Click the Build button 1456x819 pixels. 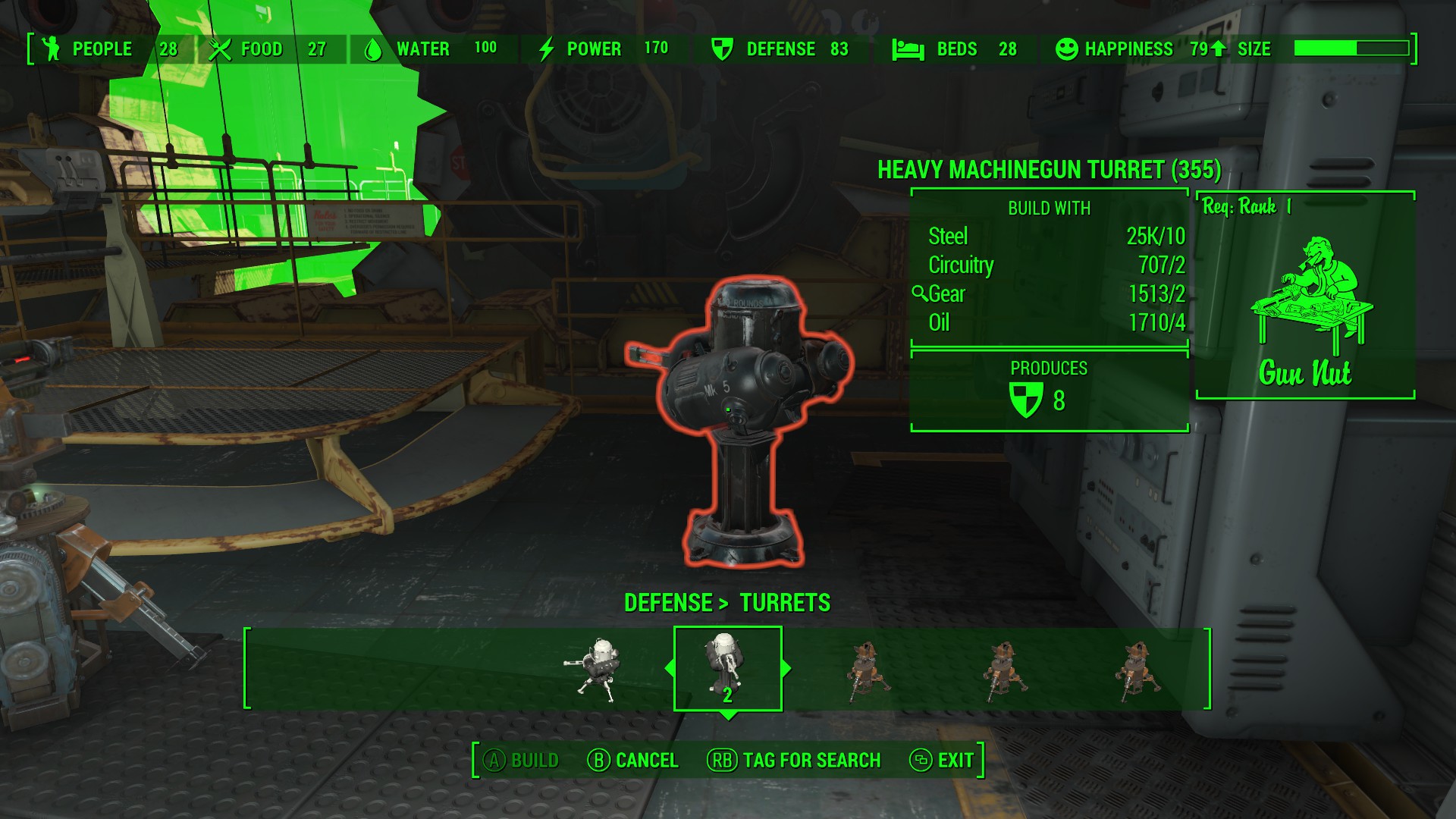pos(522,760)
